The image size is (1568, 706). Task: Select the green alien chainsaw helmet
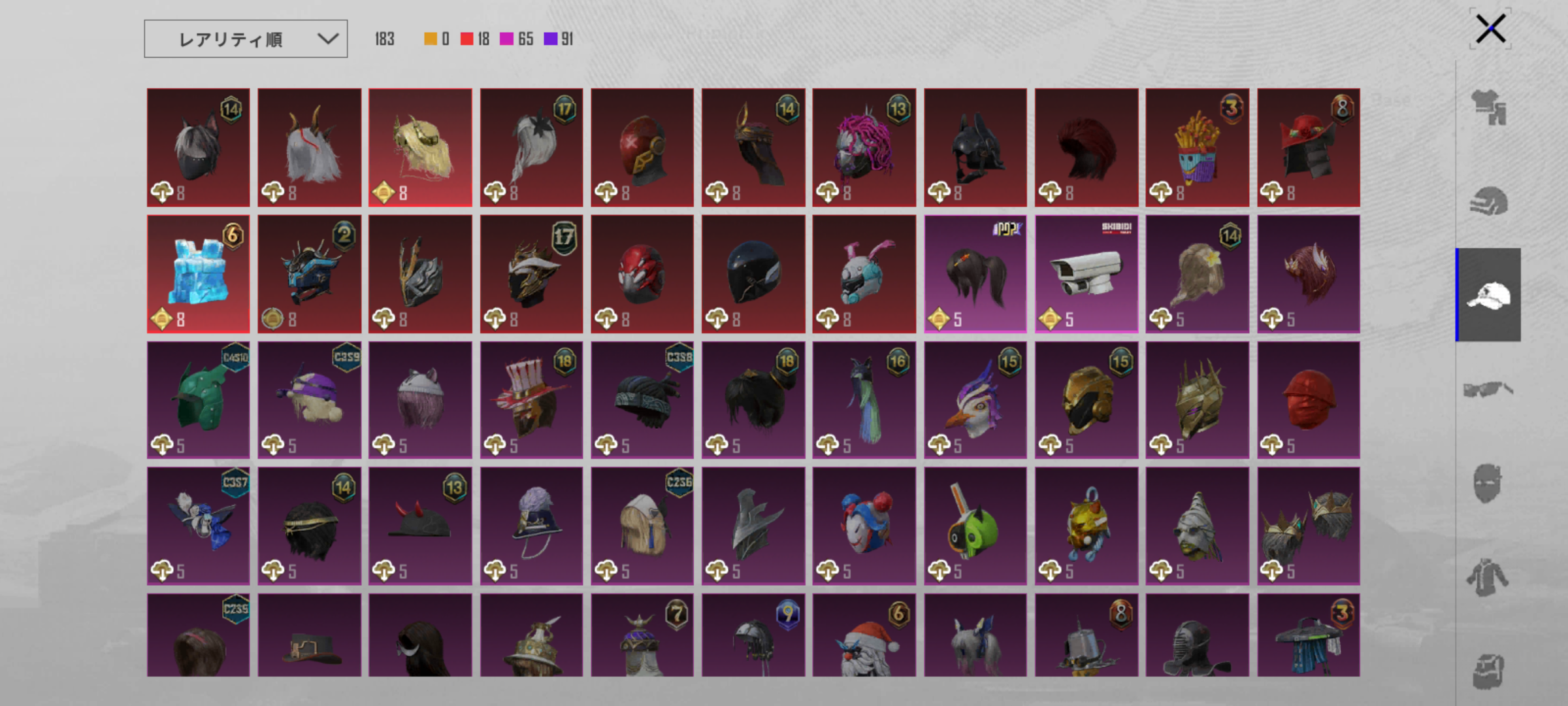[975, 526]
